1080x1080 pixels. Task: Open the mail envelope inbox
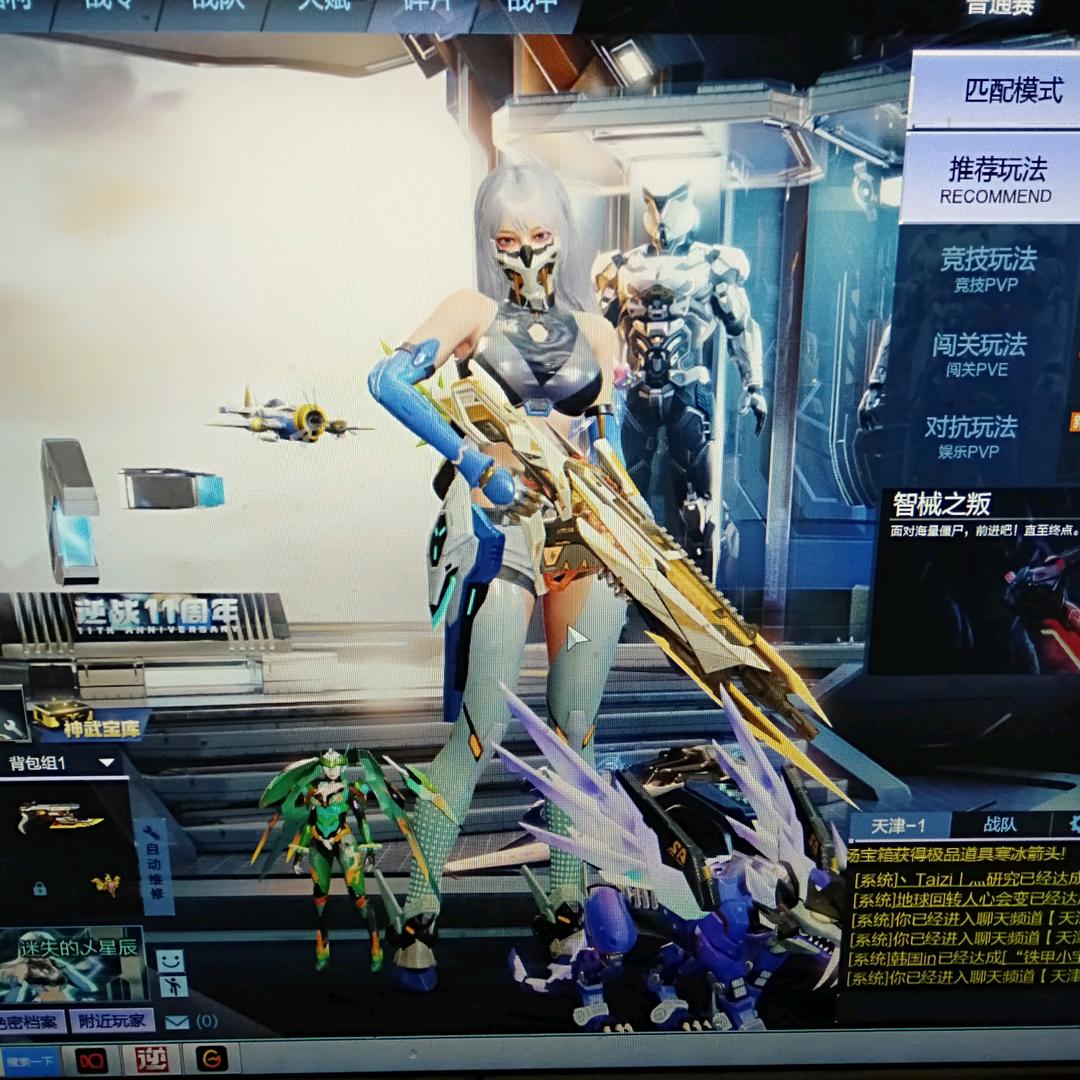pyautogui.click(x=177, y=1022)
